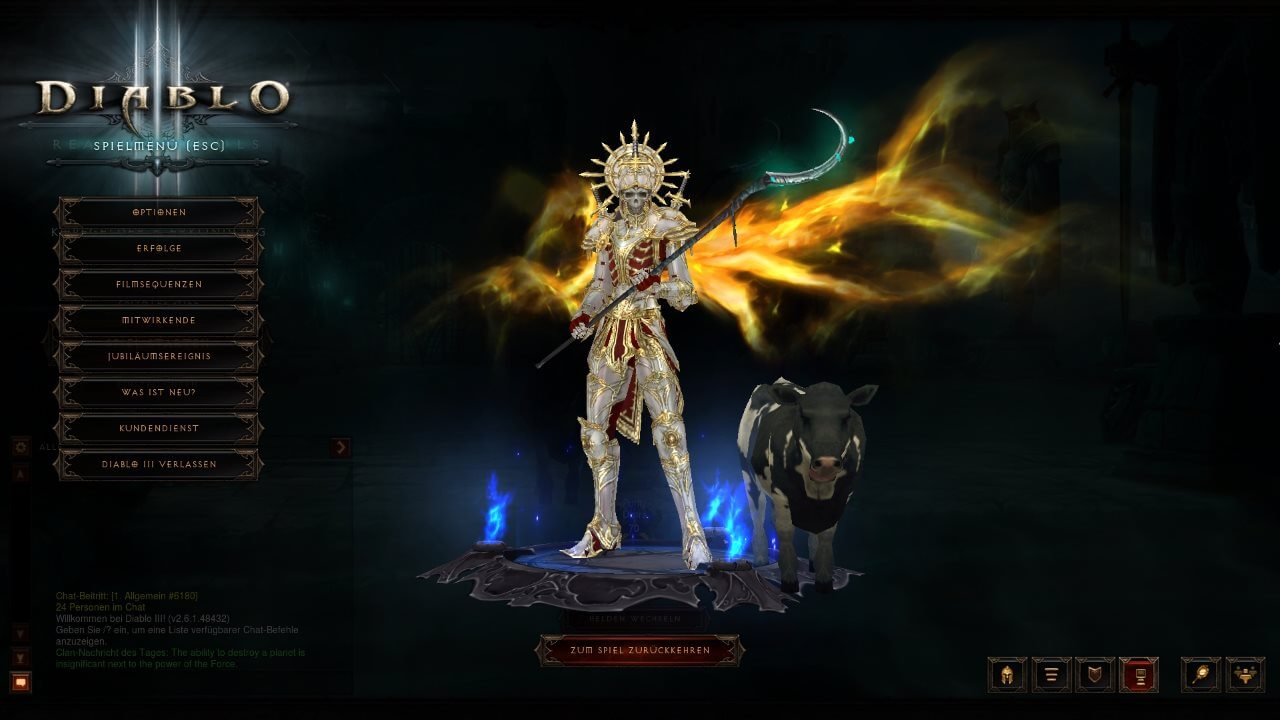Image resolution: width=1280 pixels, height=720 pixels.
Task: Select Diablo III verlassen to quit
Action: point(159,464)
